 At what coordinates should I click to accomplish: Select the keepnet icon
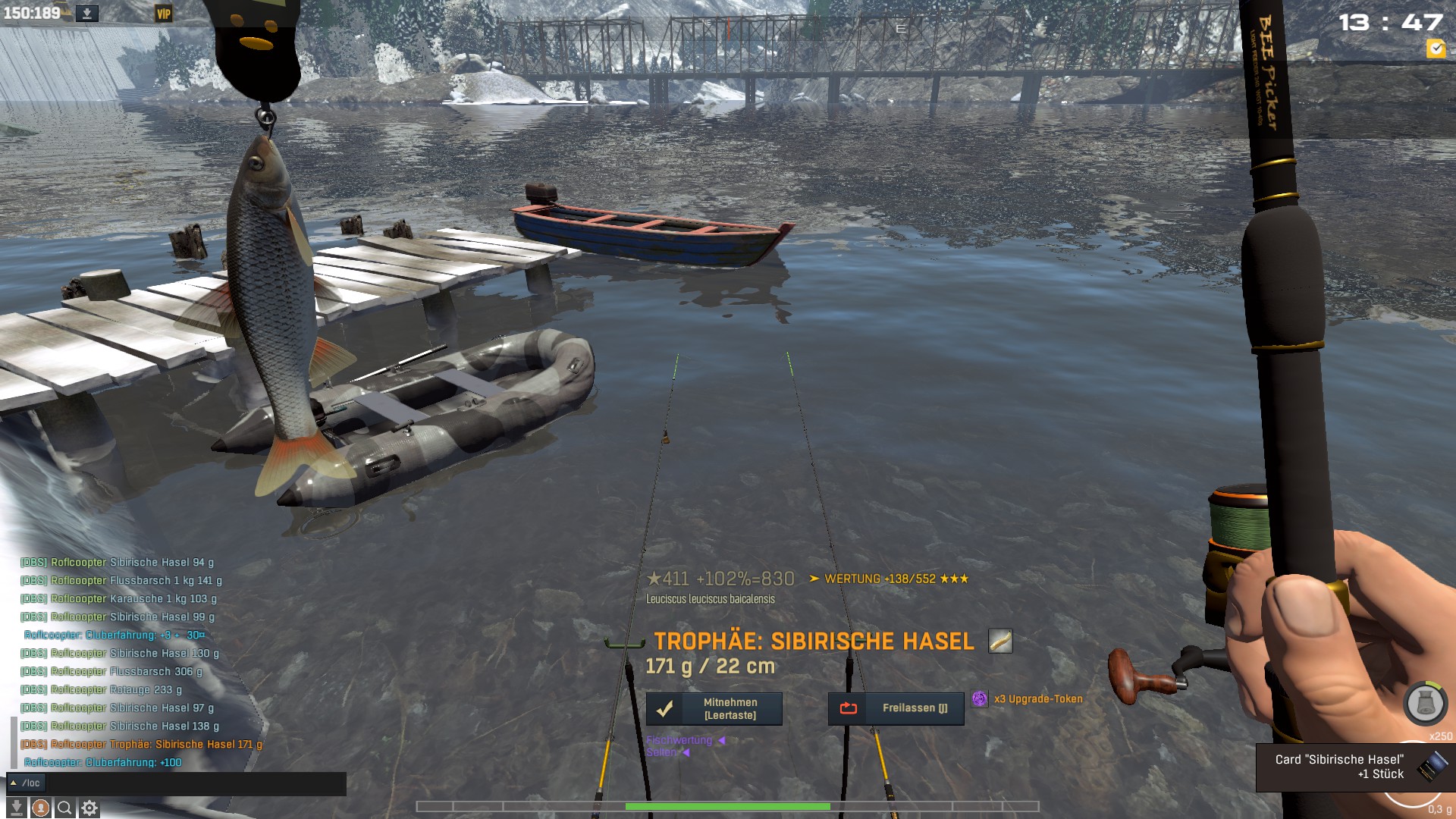tap(1424, 703)
